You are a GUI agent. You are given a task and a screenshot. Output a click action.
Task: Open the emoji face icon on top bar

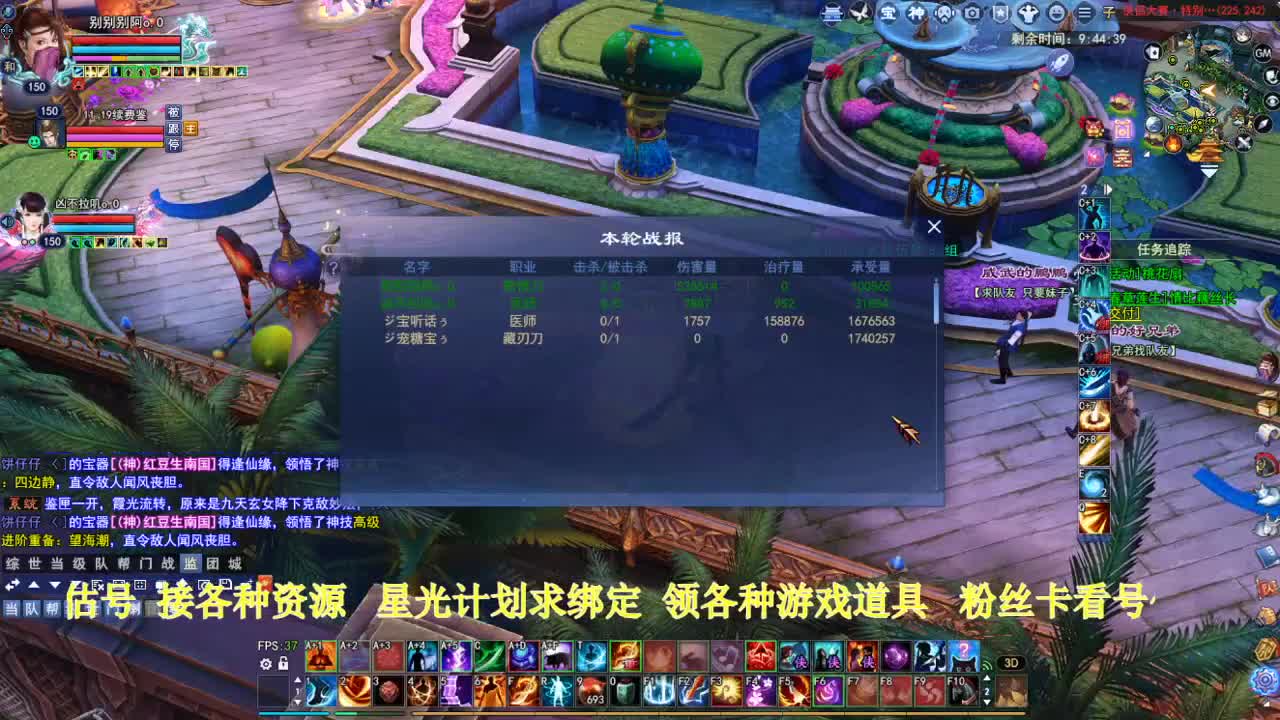pyautogui.click(x=1055, y=11)
